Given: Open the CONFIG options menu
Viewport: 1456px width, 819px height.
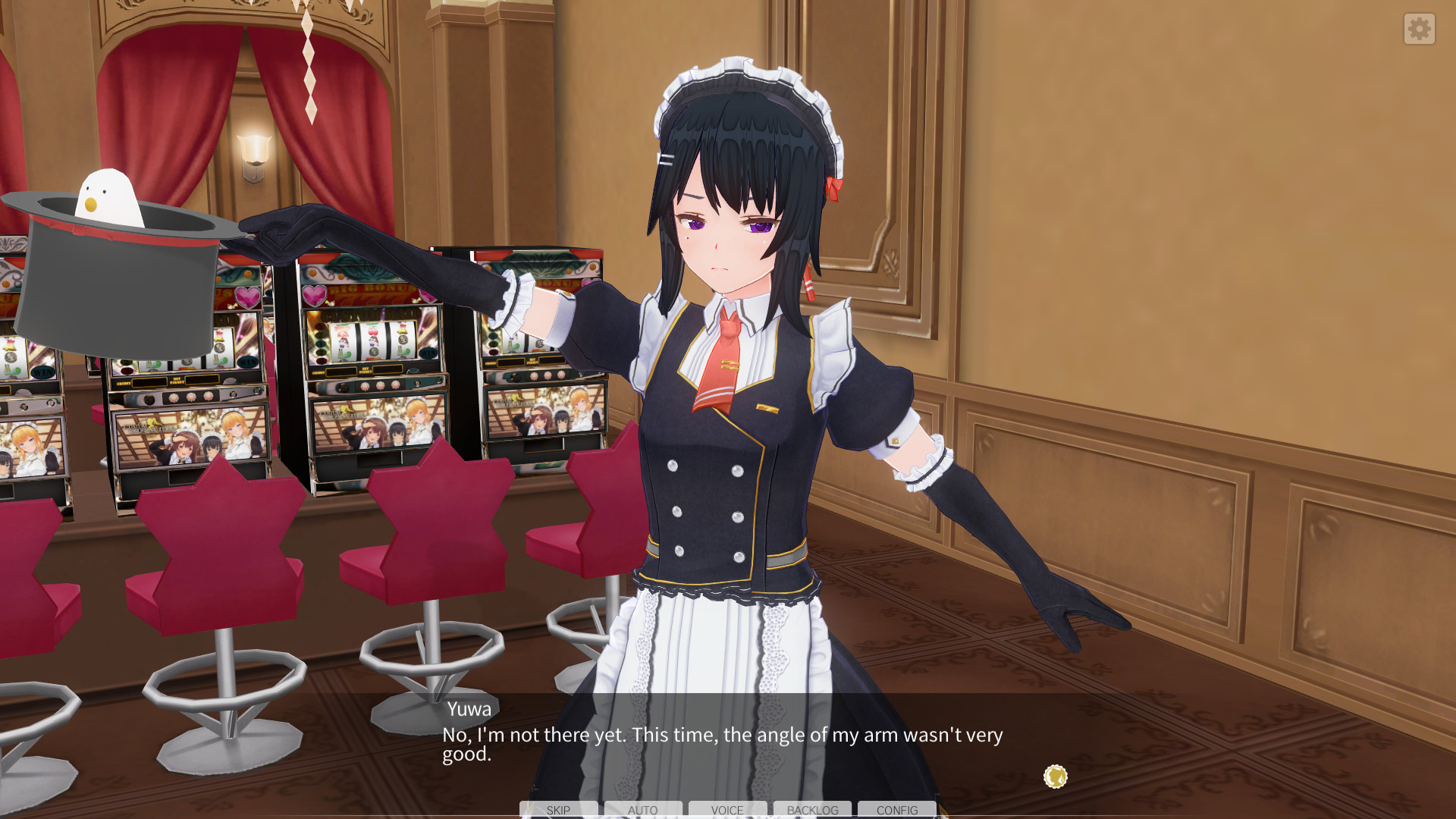Looking at the screenshot, I should tap(896, 810).
